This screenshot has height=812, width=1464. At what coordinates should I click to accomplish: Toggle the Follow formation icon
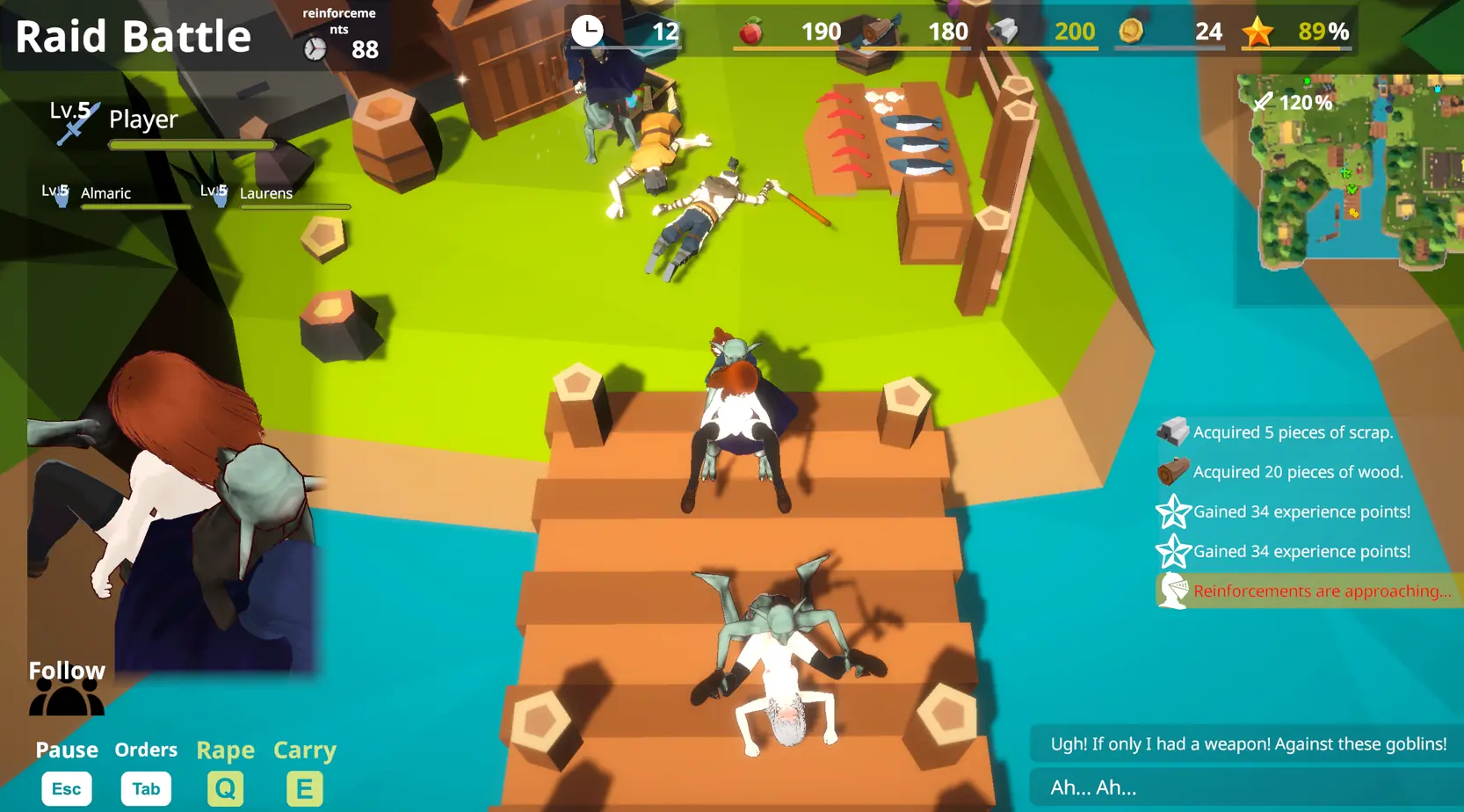click(x=67, y=698)
